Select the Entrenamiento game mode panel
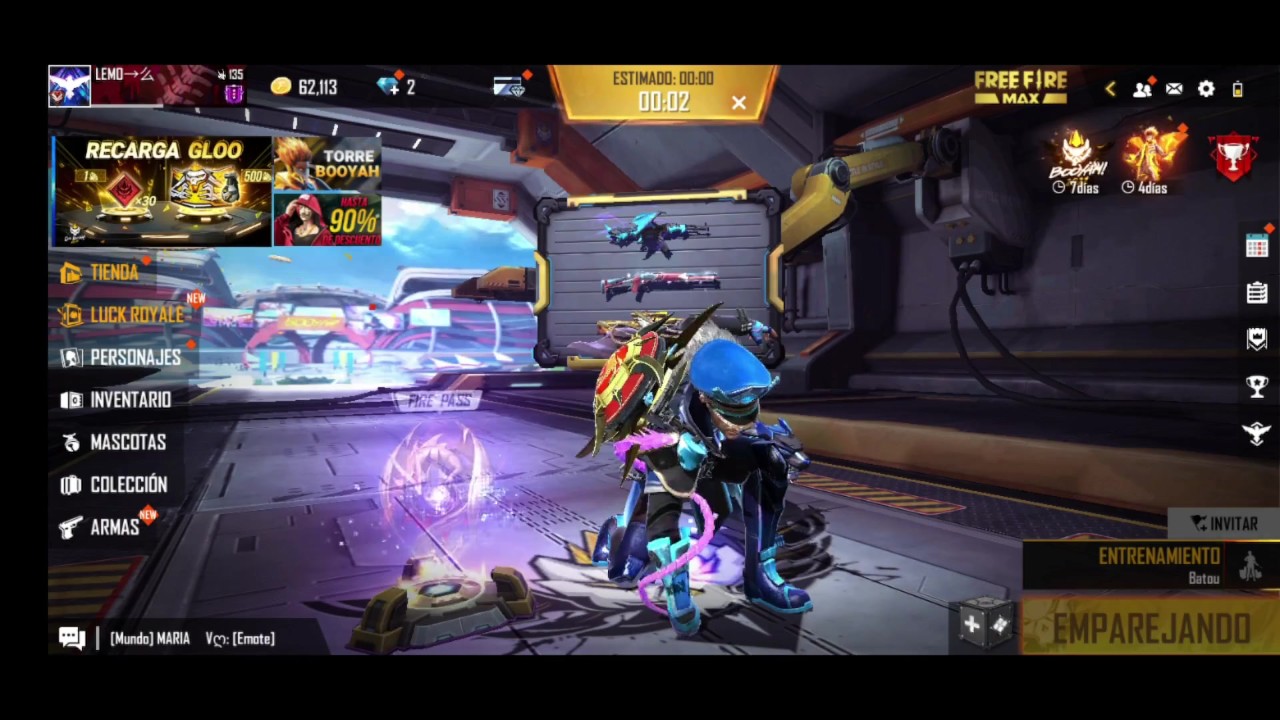The height and width of the screenshot is (720, 1280). (x=1150, y=565)
